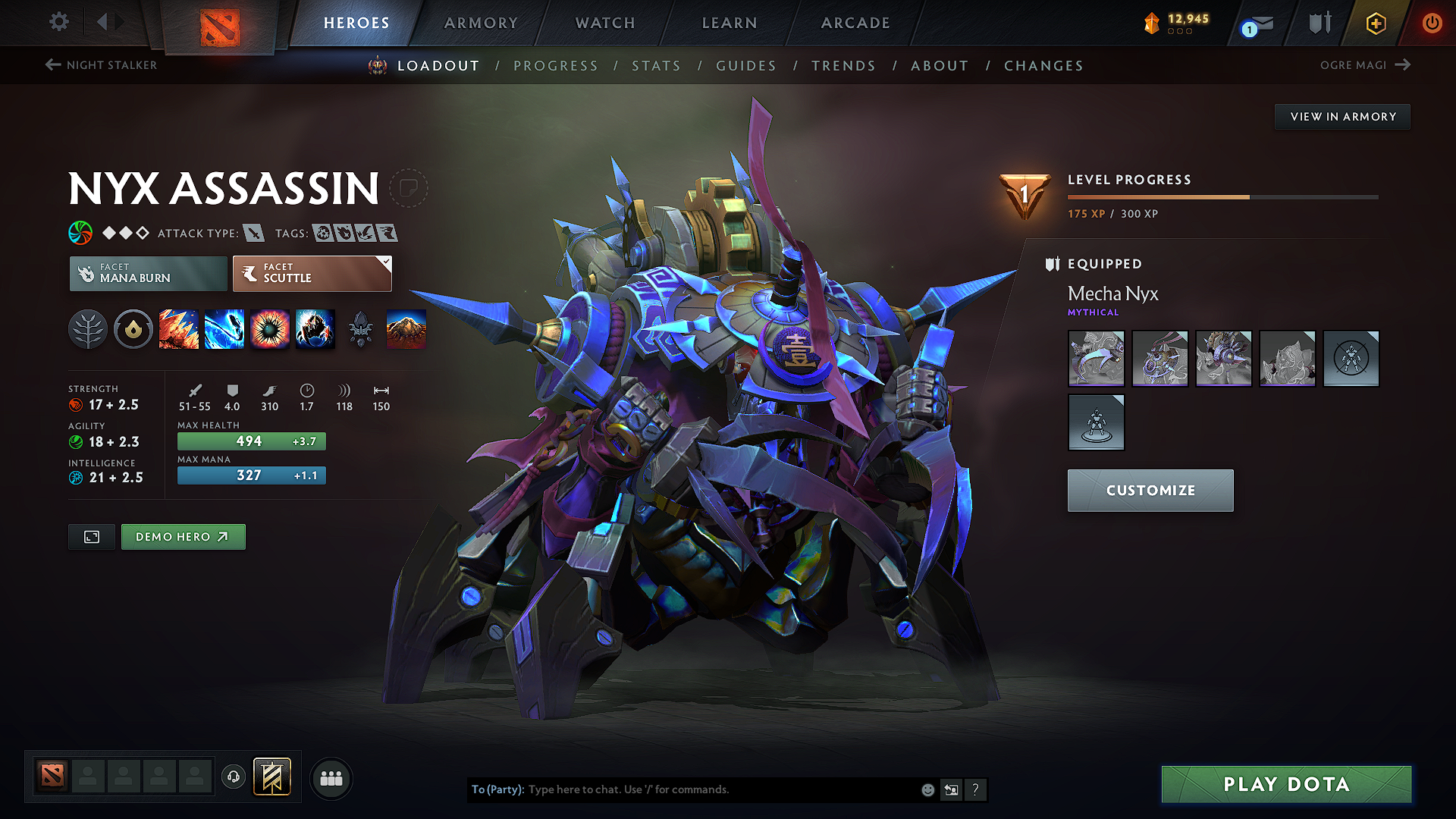The width and height of the screenshot is (1456, 819).
Task: Open the Stats section of the hero page
Action: coord(656,66)
